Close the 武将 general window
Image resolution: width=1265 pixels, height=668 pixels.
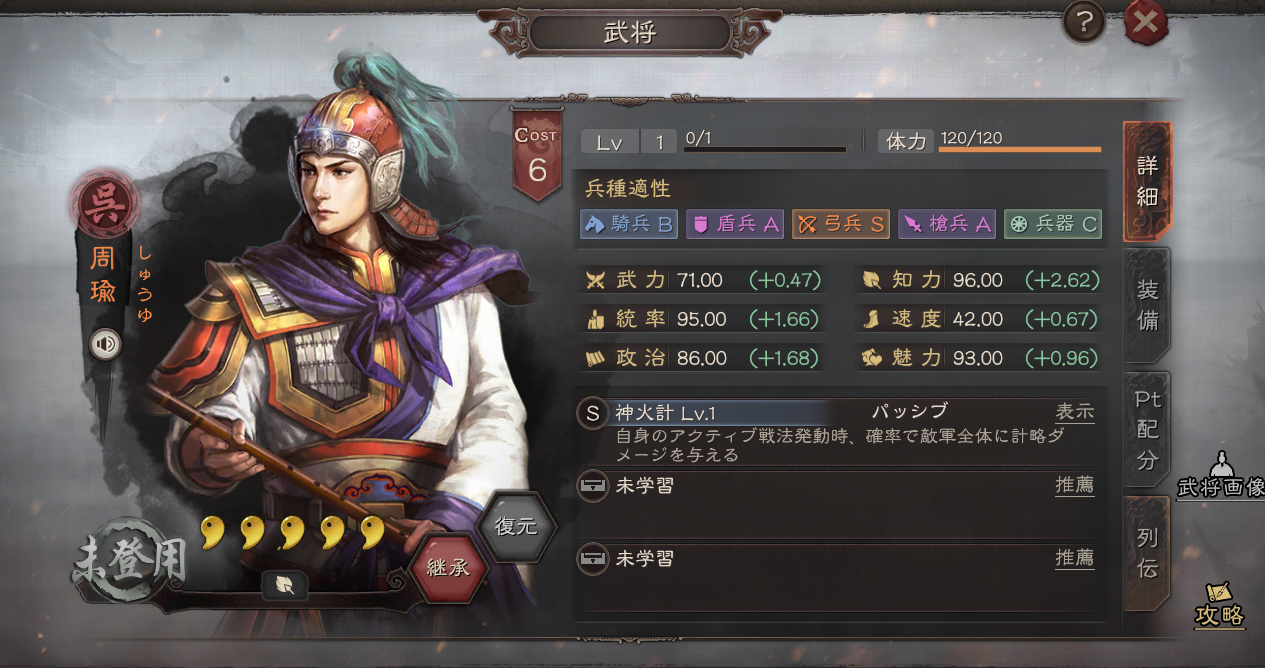click(1145, 22)
